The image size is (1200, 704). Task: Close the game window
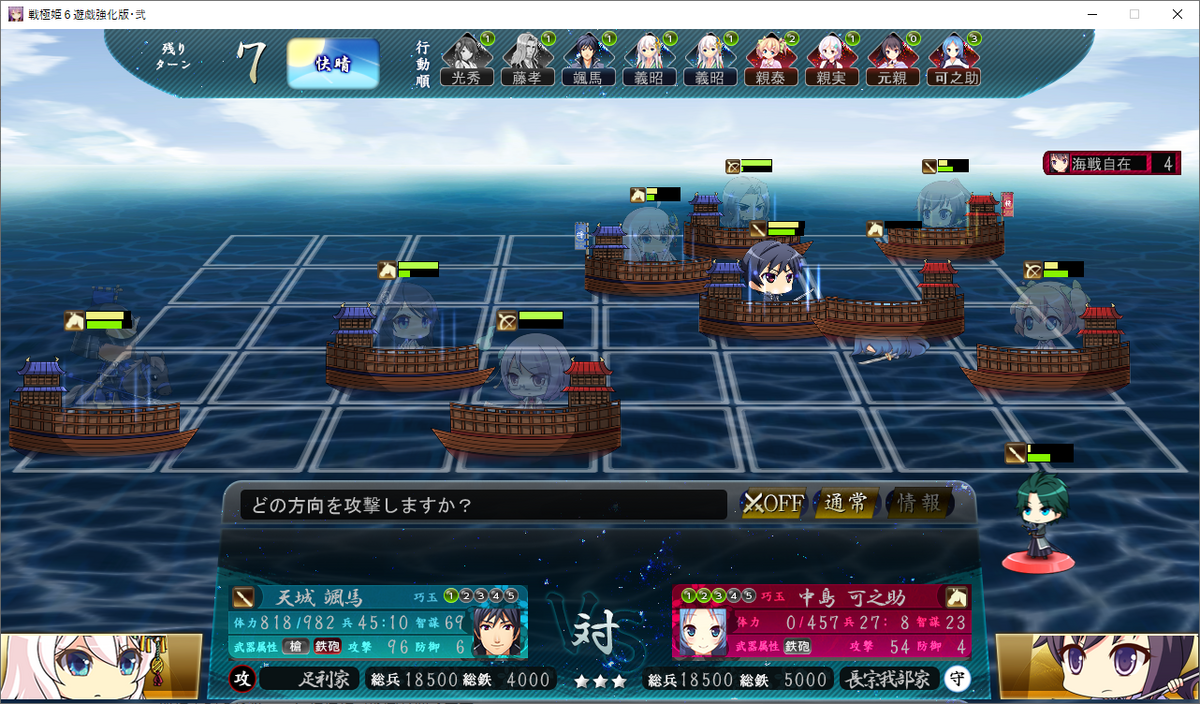coord(1176,14)
